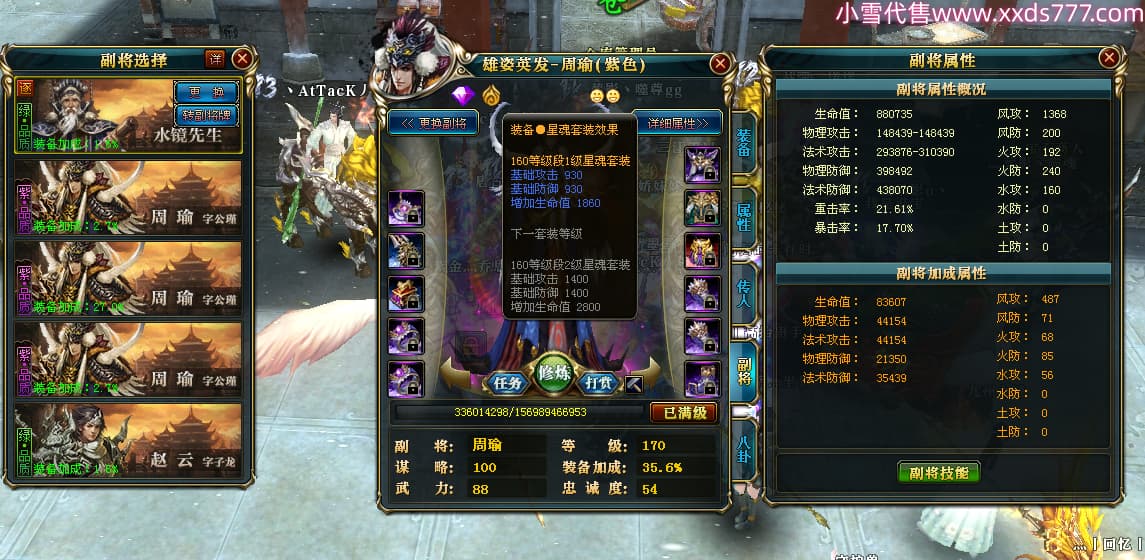Screen dimensions: 1145x560
Task: Click the 打赏 button
Action: [x=599, y=383]
